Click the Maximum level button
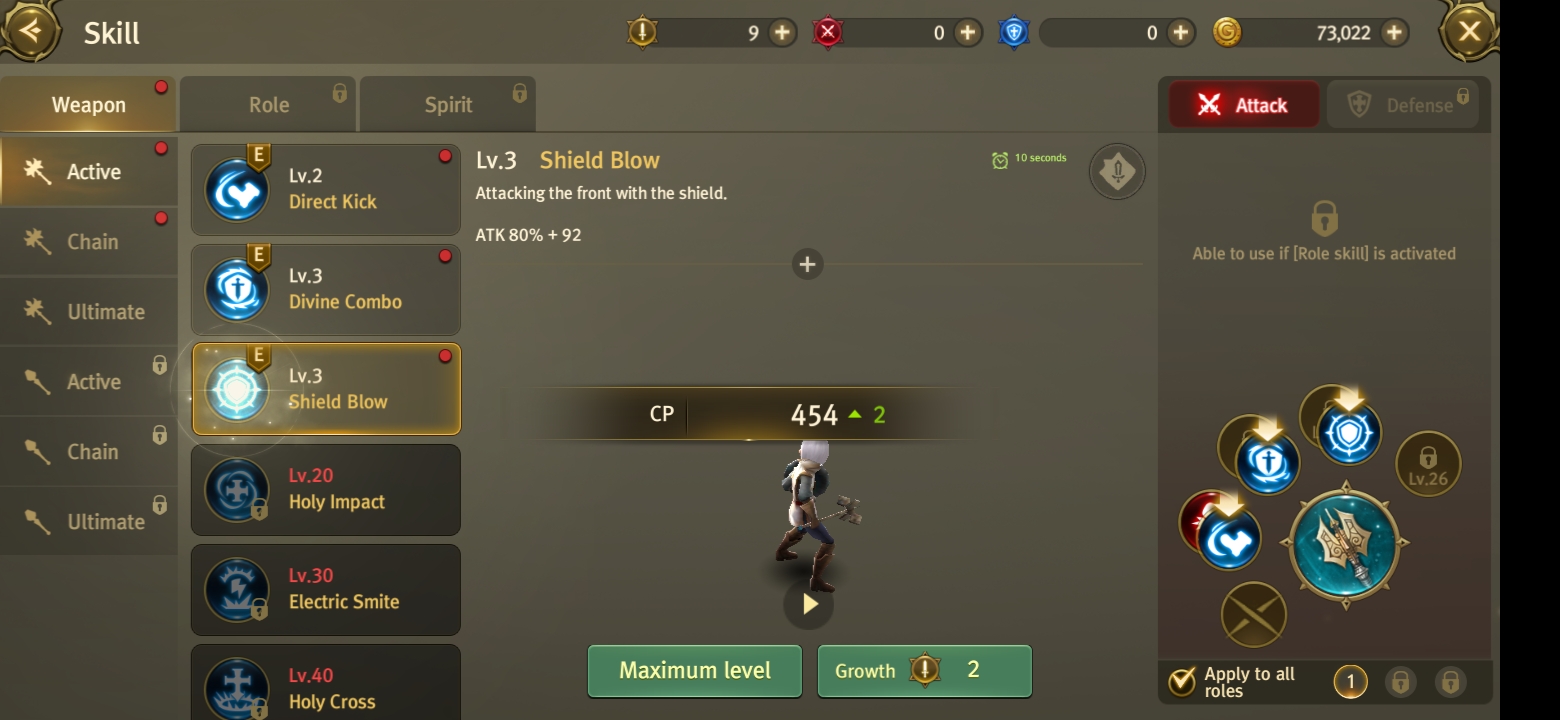 pyautogui.click(x=694, y=670)
